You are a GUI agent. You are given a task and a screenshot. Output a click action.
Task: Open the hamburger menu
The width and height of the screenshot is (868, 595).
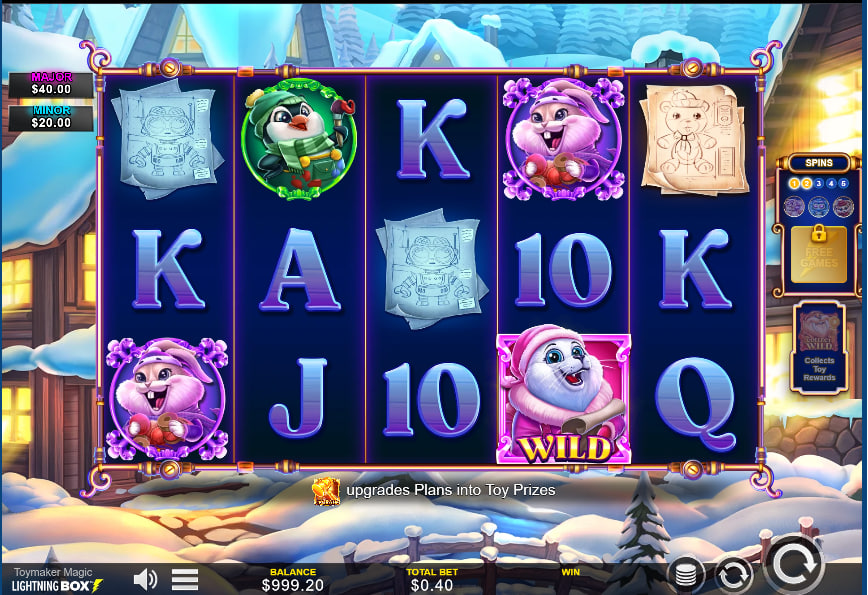tap(185, 579)
